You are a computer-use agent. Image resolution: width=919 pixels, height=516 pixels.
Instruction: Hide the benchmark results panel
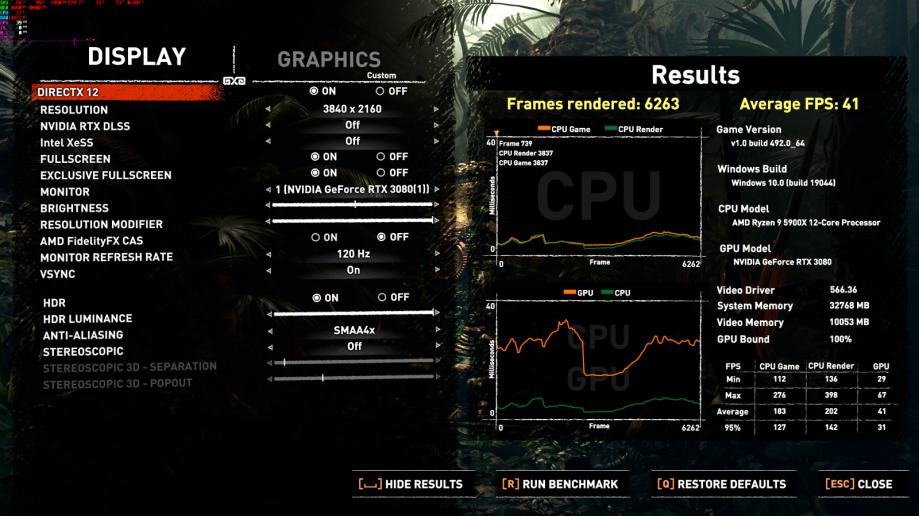click(x=410, y=484)
